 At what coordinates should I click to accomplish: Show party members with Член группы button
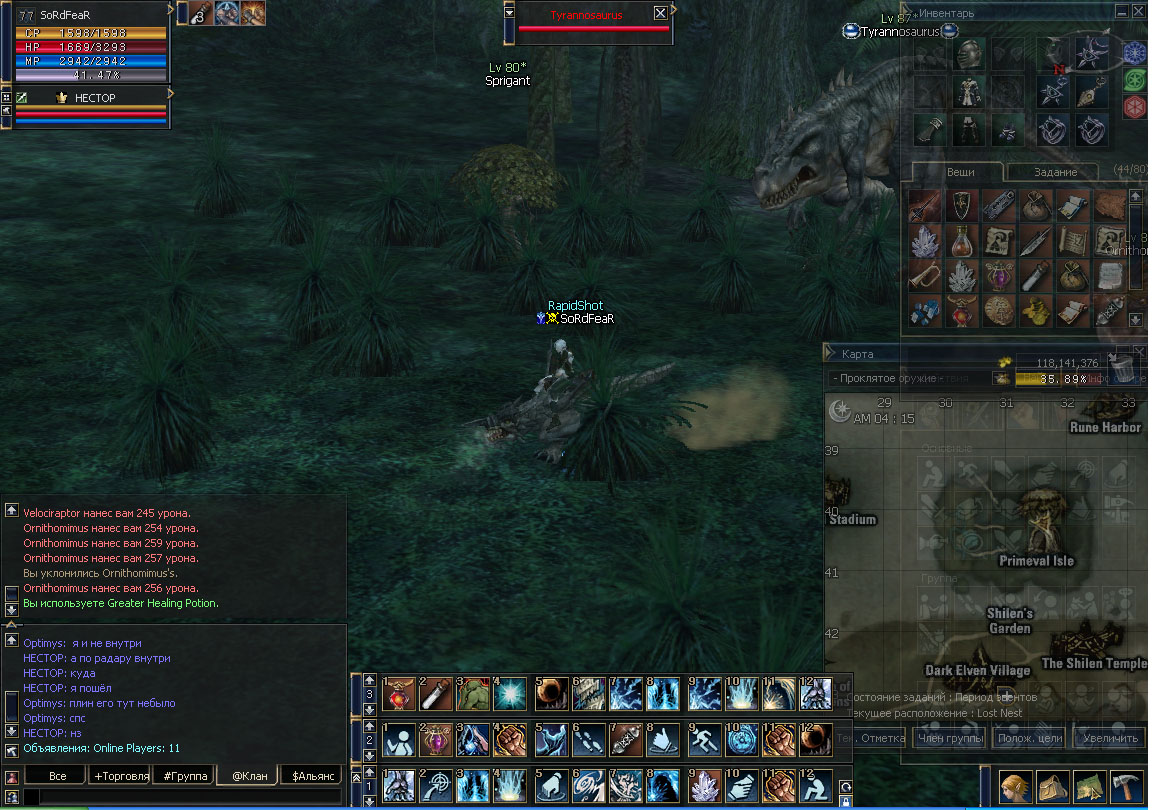951,738
